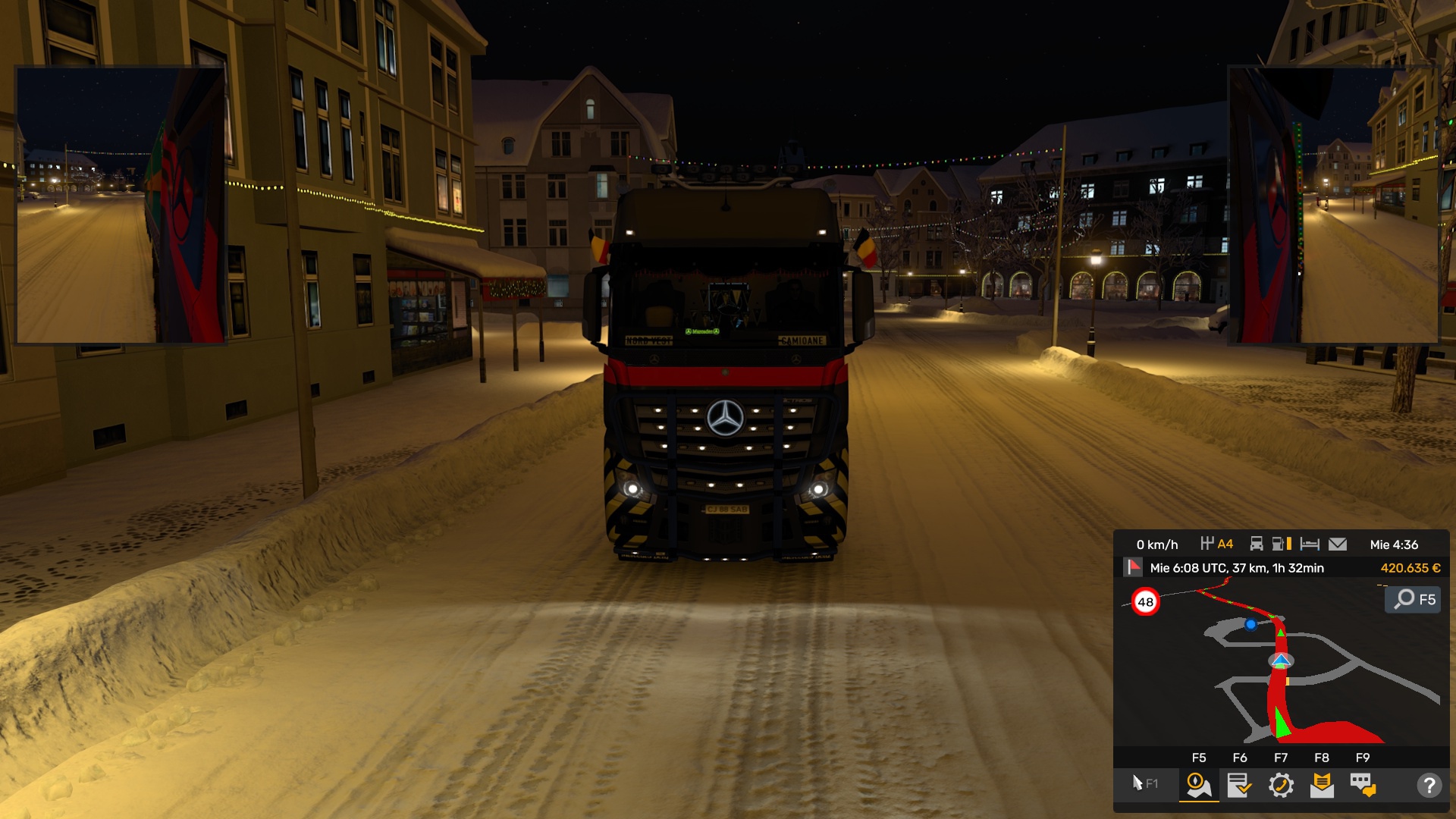This screenshot has width=1456, height=819.
Task: Click the truck damage indicator icon
Action: click(x=1257, y=544)
